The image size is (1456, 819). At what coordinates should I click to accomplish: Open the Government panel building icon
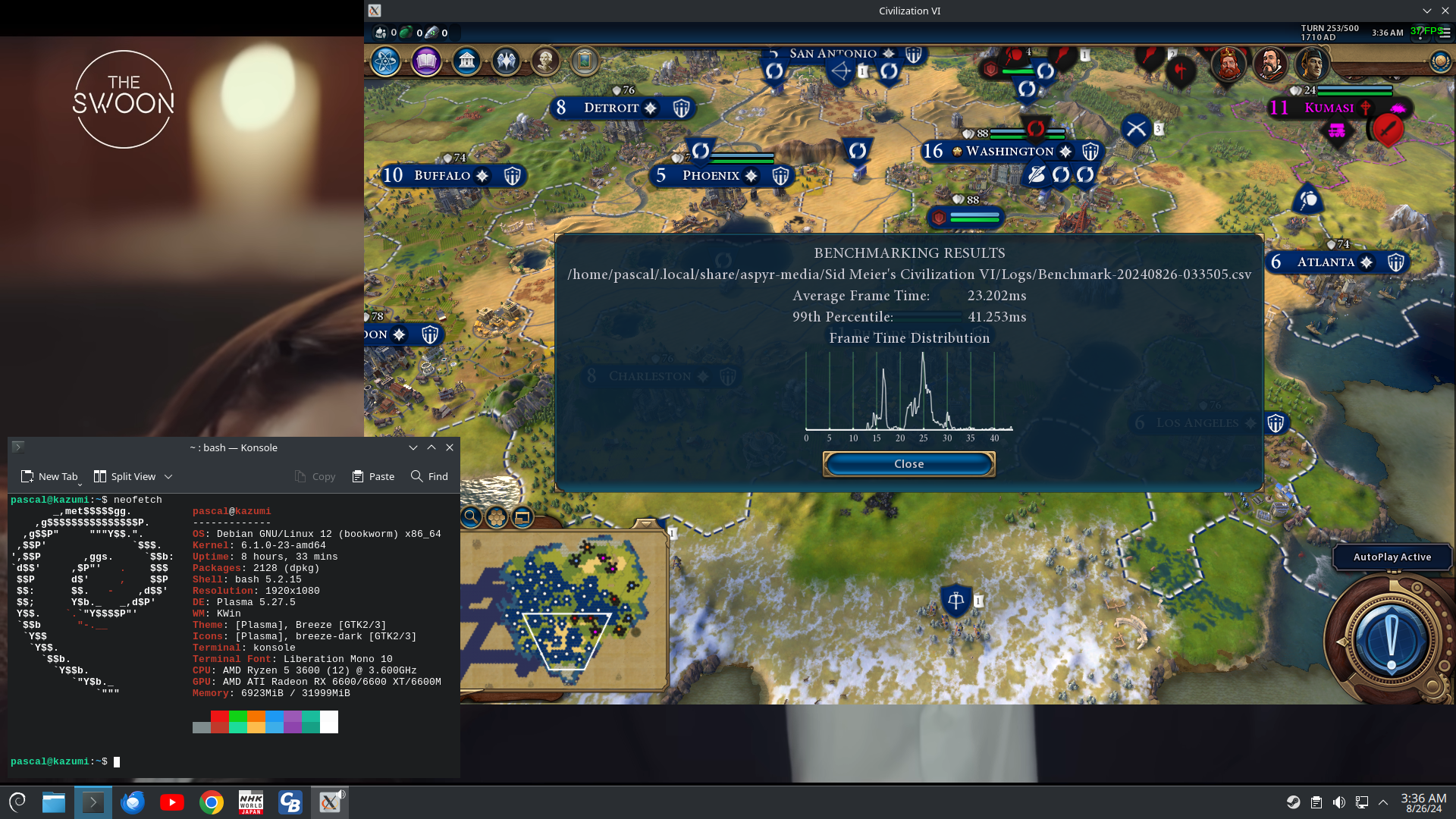(x=466, y=61)
